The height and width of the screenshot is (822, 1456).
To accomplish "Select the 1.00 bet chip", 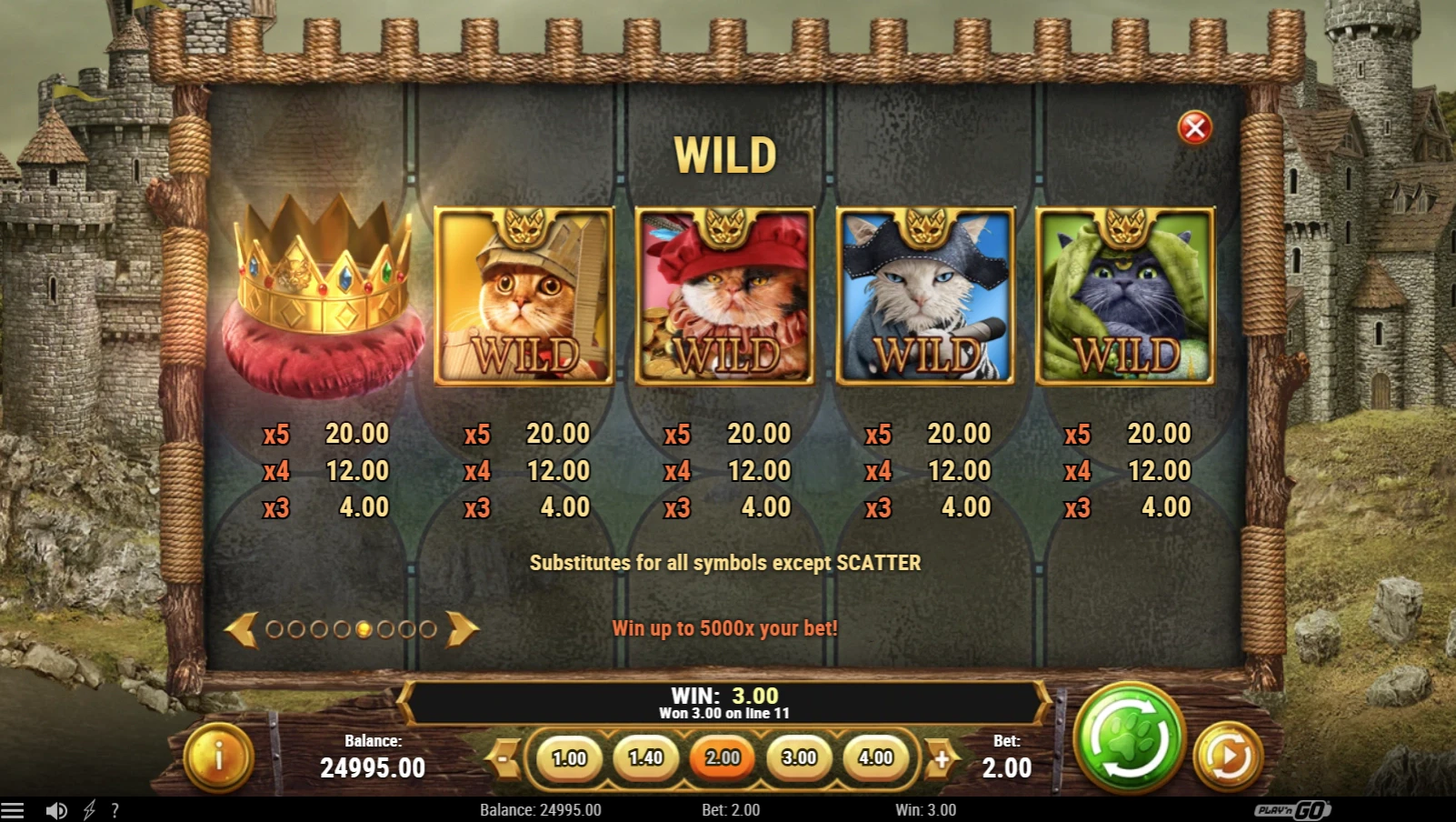I will (x=569, y=757).
